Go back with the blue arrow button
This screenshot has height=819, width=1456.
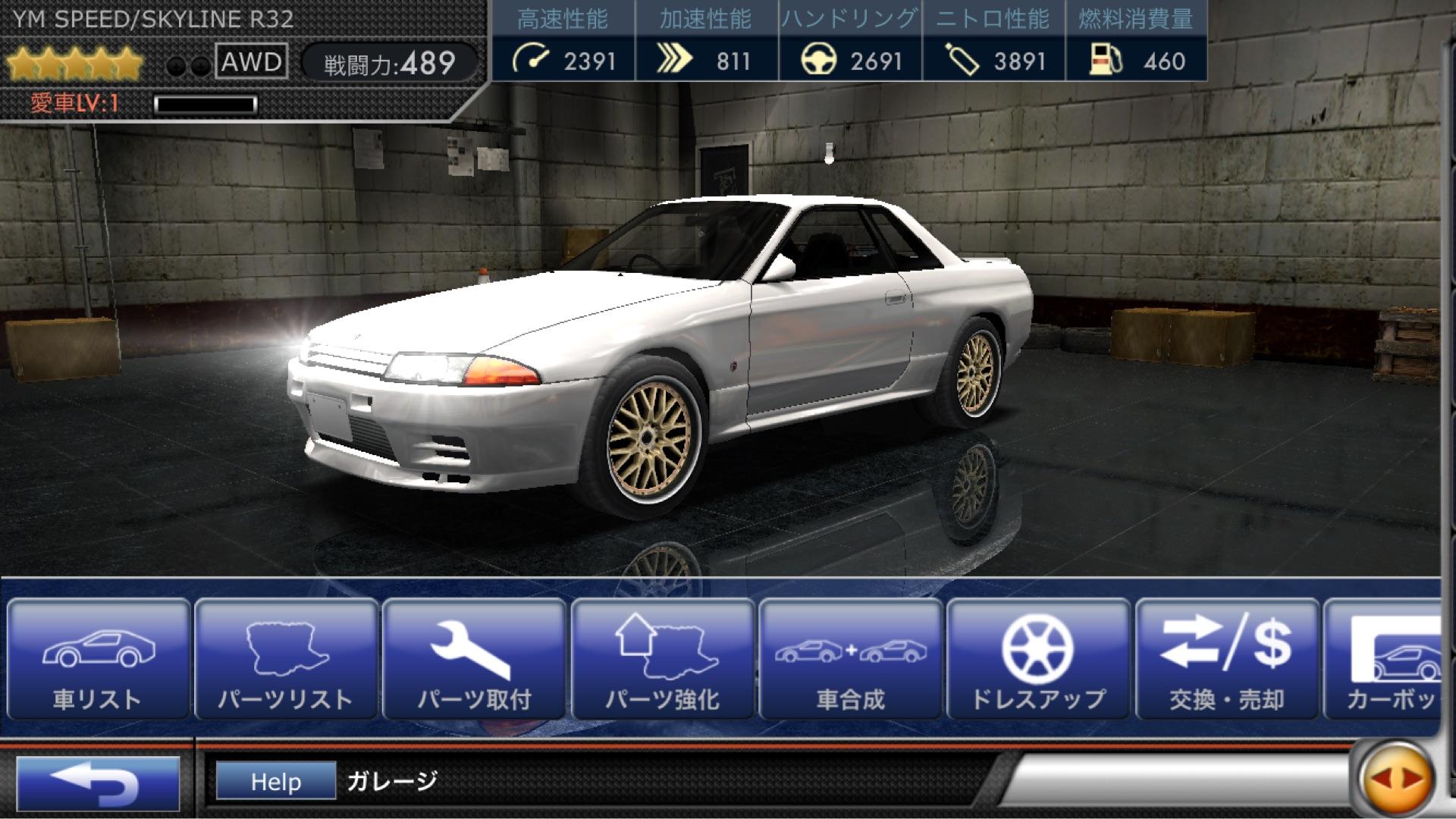click(x=98, y=783)
